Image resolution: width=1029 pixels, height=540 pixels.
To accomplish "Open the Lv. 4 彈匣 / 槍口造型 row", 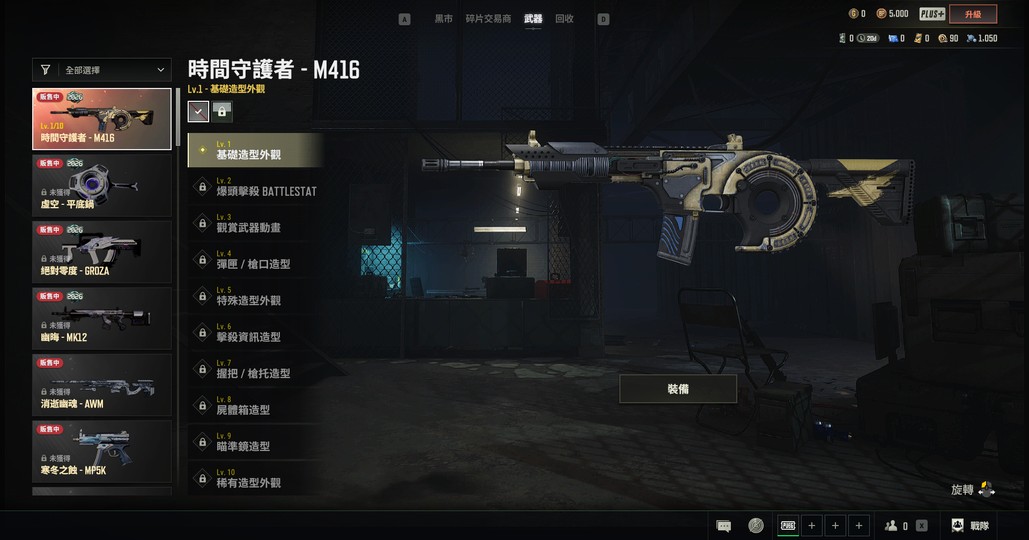I will [x=255, y=260].
